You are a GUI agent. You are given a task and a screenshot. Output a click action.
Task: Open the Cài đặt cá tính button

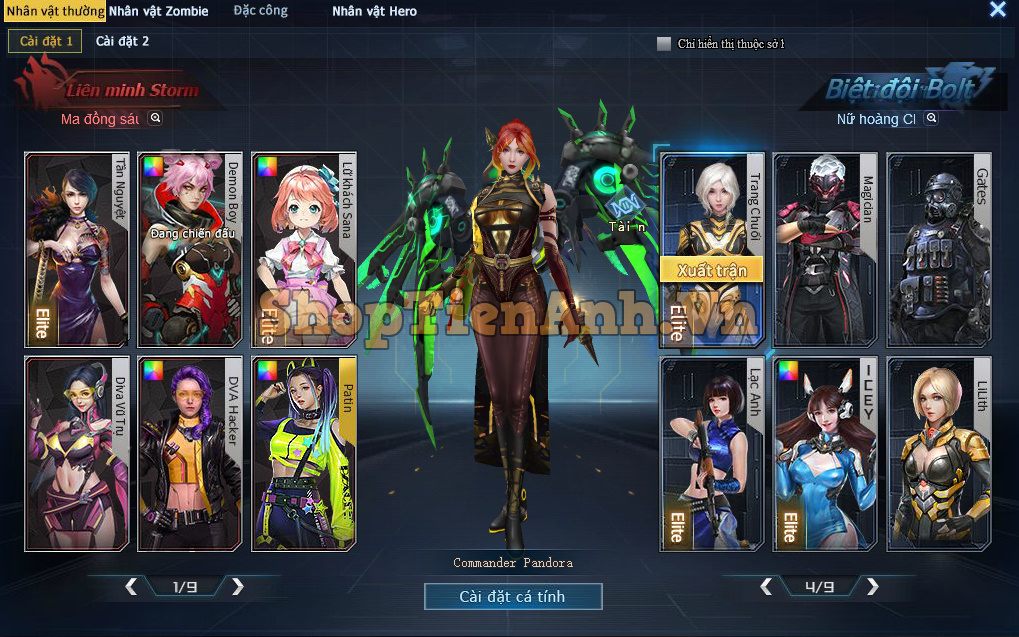tap(513, 597)
